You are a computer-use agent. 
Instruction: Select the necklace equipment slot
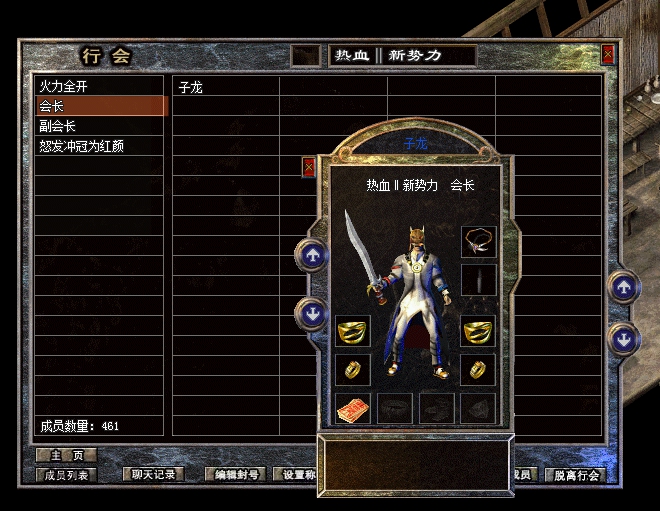coord(478,241)
